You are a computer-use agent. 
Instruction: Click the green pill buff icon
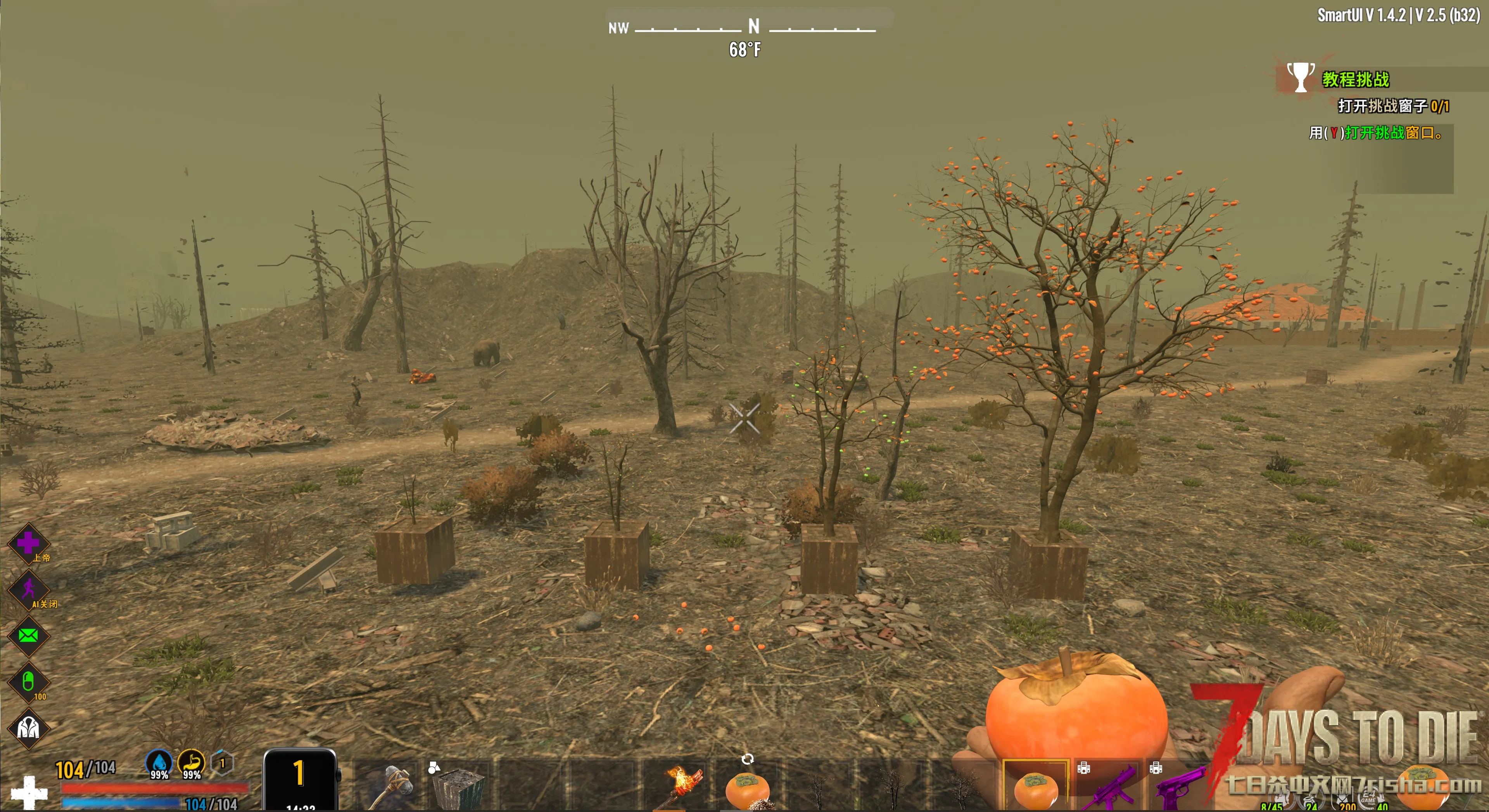point(28,682)
